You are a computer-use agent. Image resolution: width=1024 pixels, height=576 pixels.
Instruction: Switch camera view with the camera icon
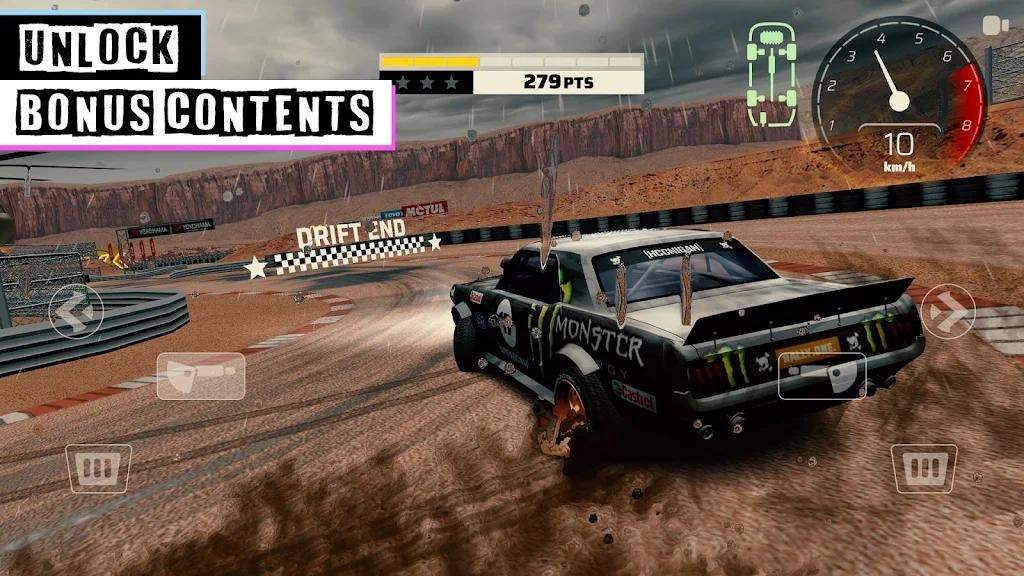tap(993, 26)
